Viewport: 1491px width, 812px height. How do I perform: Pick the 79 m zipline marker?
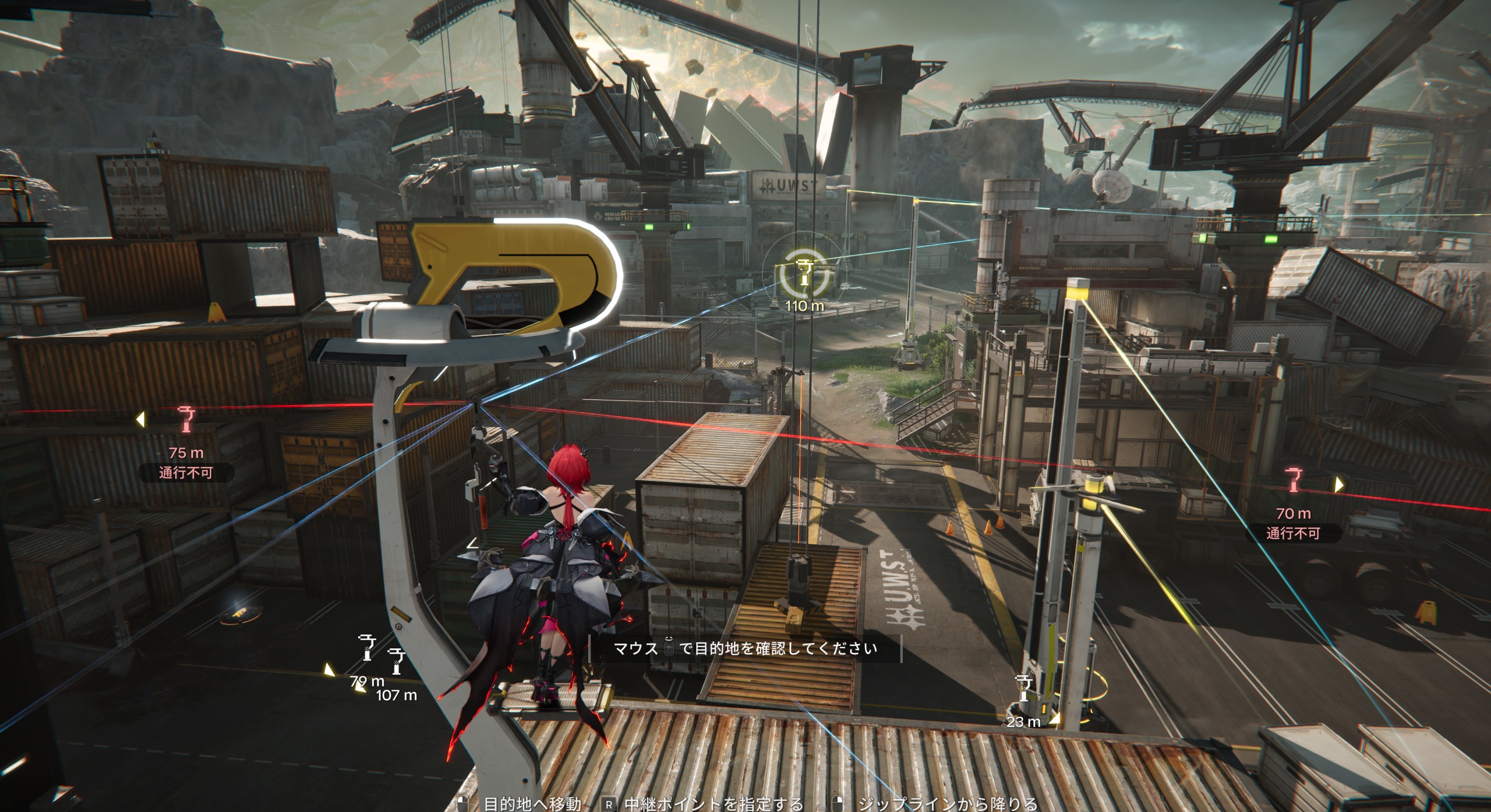point(367,648)
